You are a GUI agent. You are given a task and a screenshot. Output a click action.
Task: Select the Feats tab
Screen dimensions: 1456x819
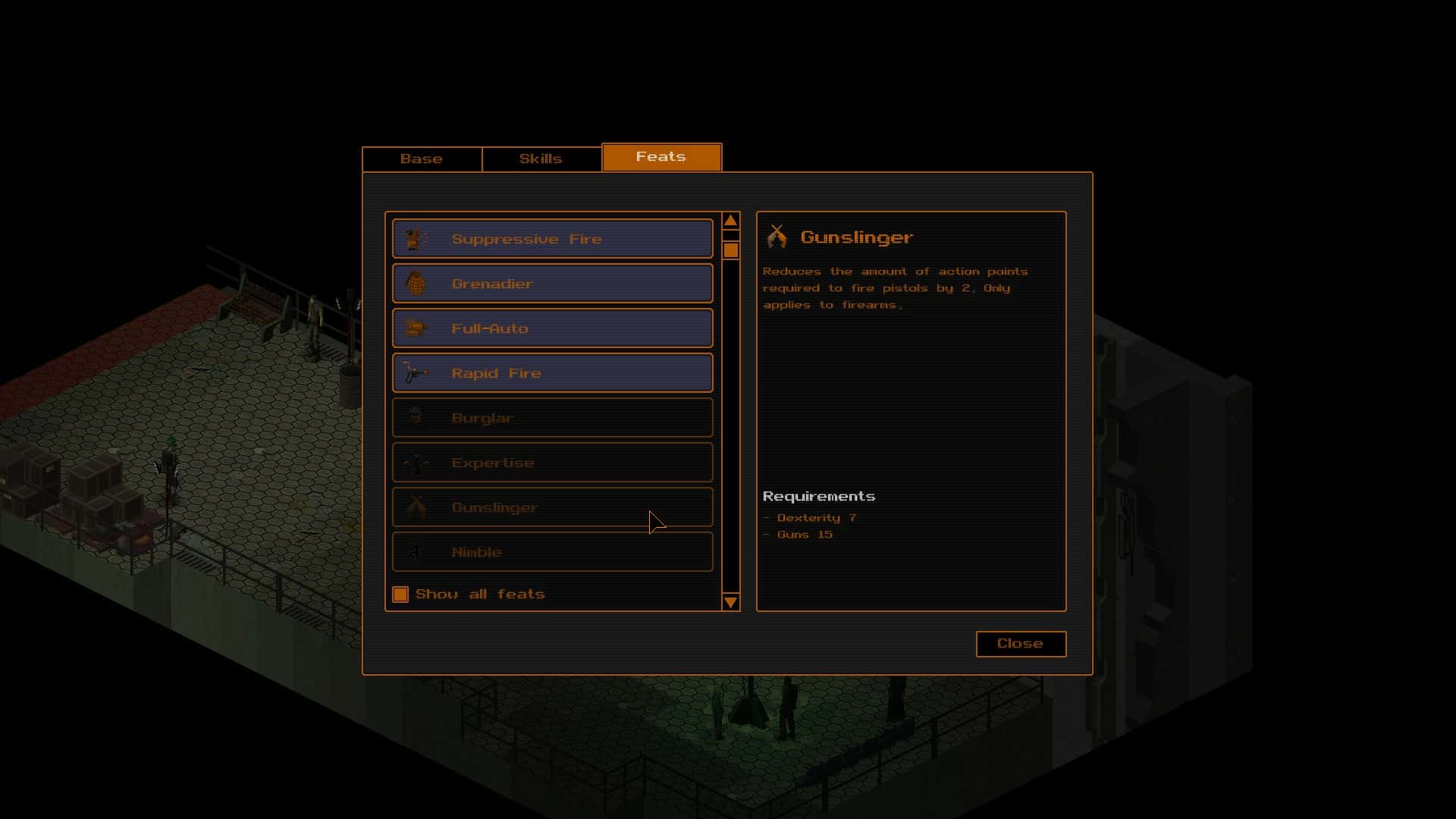pyautogui.click(x=661, y=157)
